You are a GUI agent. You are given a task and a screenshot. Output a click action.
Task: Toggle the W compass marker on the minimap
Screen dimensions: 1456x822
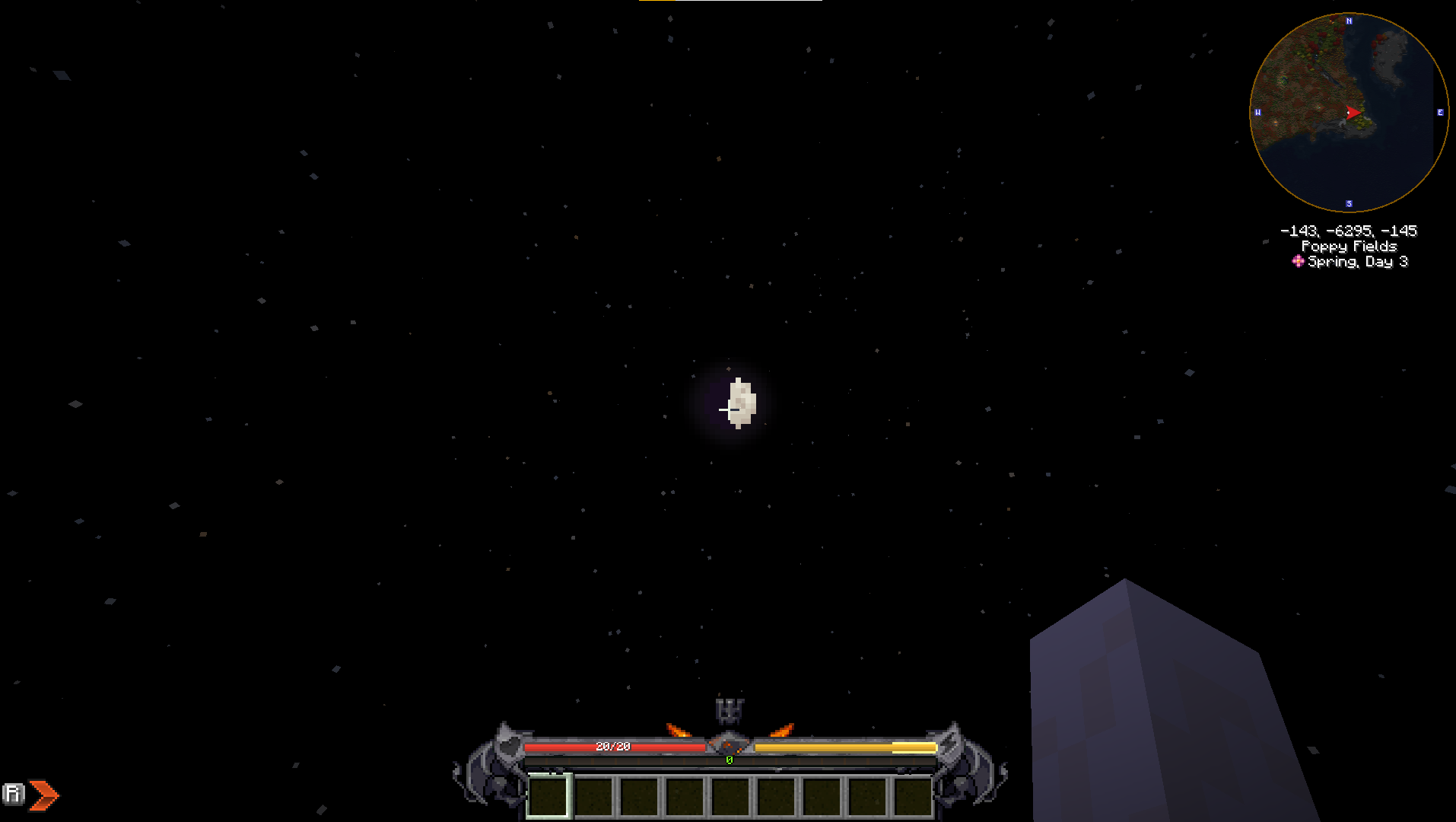tap(1257, 113)
